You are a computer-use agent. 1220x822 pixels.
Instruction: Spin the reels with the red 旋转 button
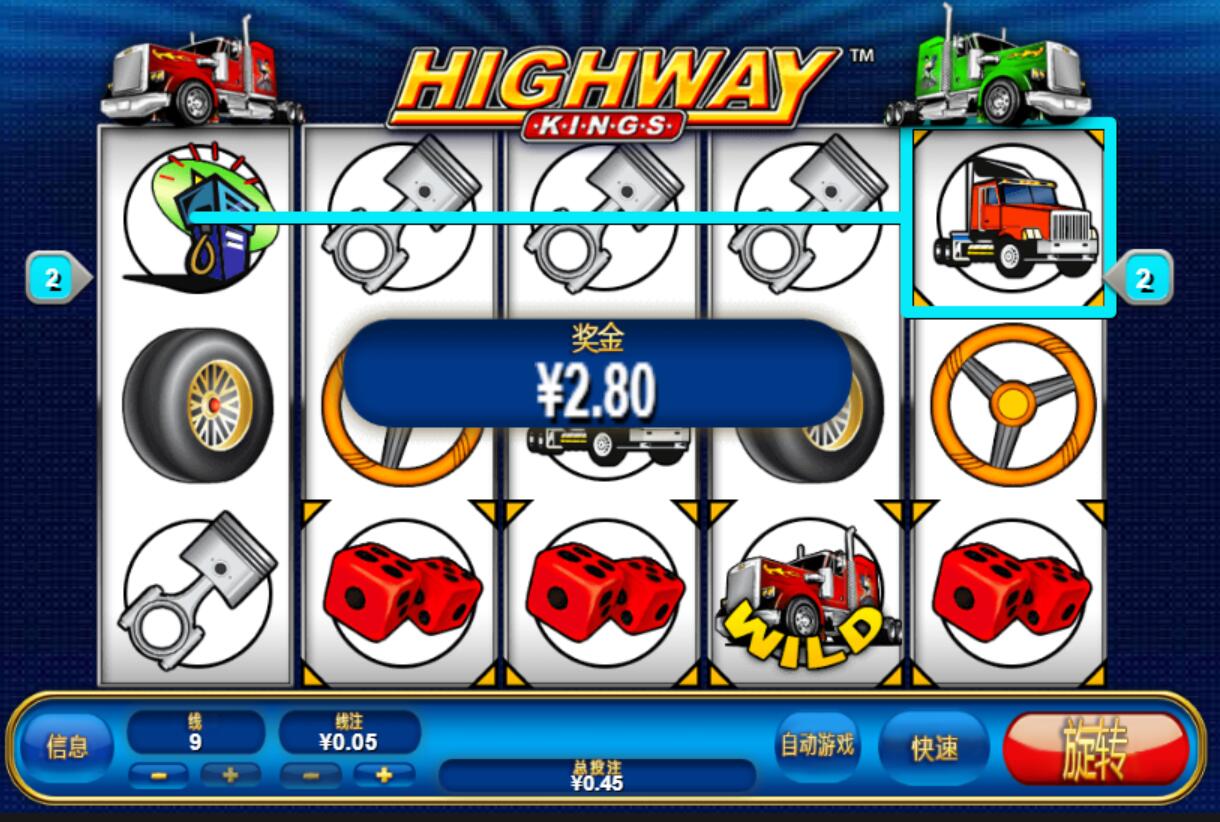(1096, 747)
